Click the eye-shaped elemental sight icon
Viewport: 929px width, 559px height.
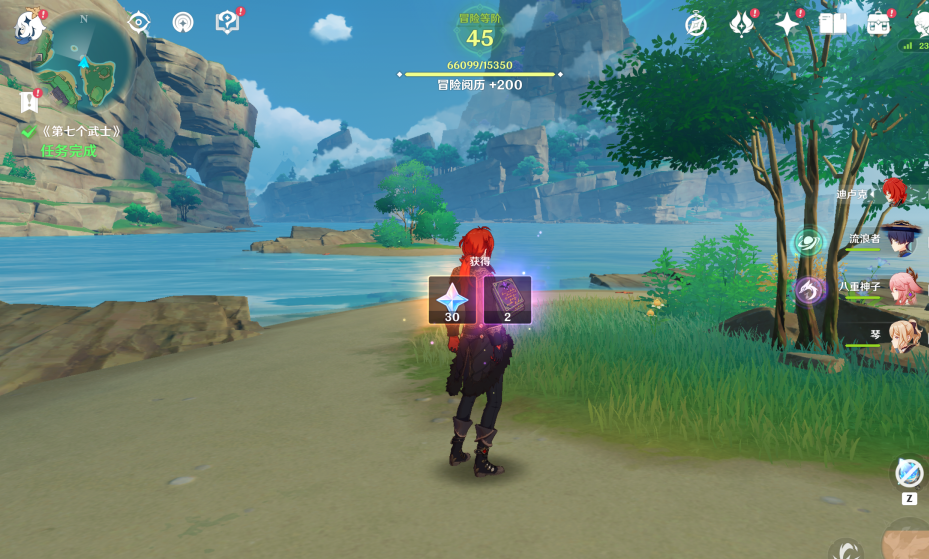[x=138, y=23]
